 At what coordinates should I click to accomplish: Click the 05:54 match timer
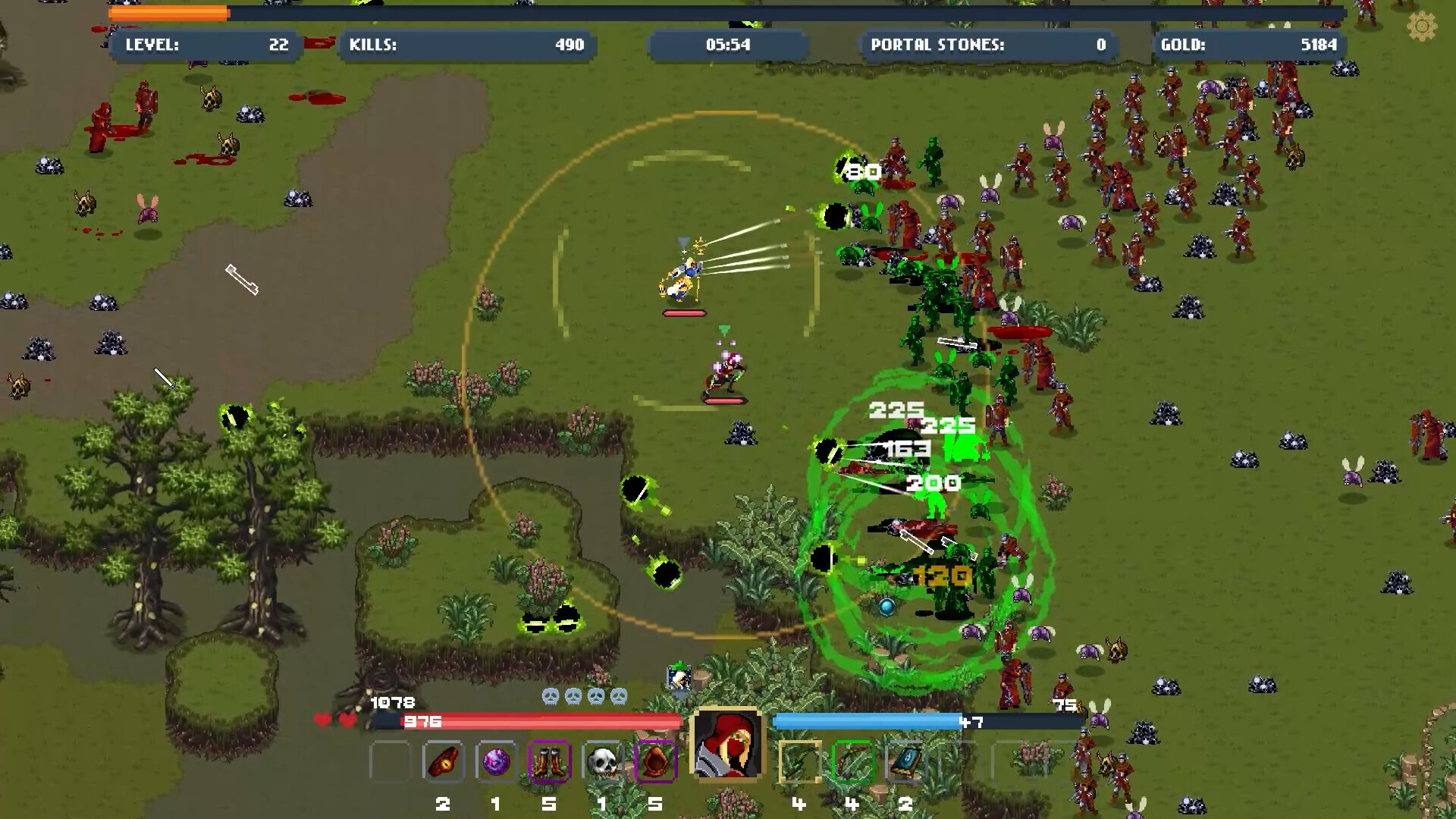728,45
